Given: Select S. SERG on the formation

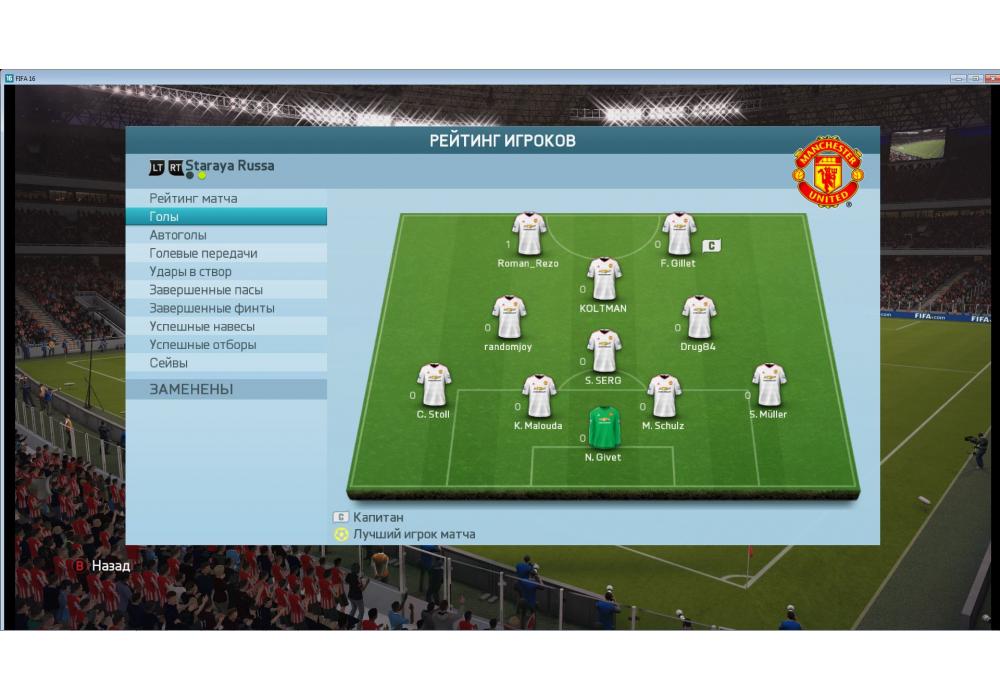Looking at the screenshot, I should (x=603, y=351).
